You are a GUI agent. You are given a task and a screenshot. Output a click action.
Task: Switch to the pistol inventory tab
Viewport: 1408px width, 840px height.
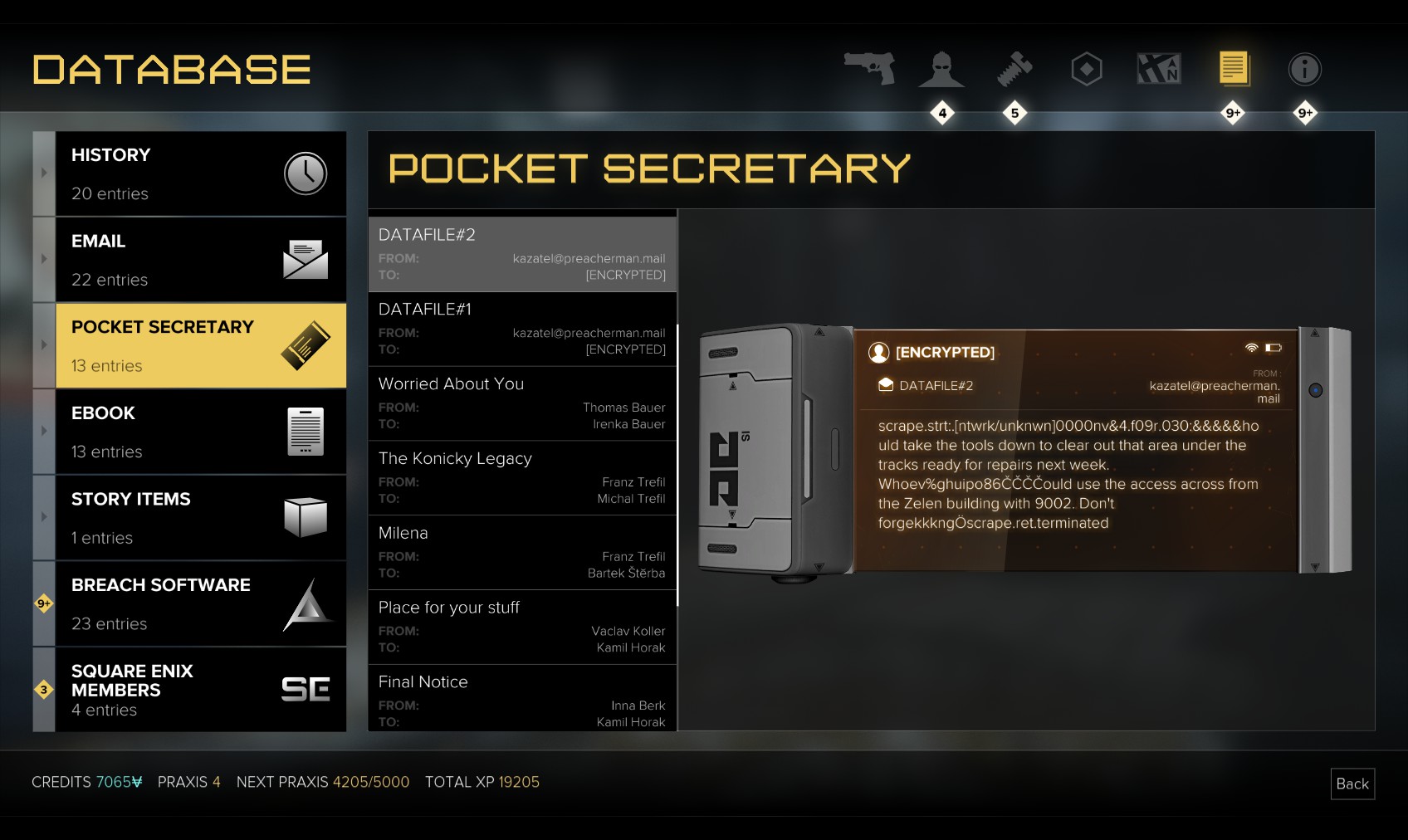click(869, 69)
